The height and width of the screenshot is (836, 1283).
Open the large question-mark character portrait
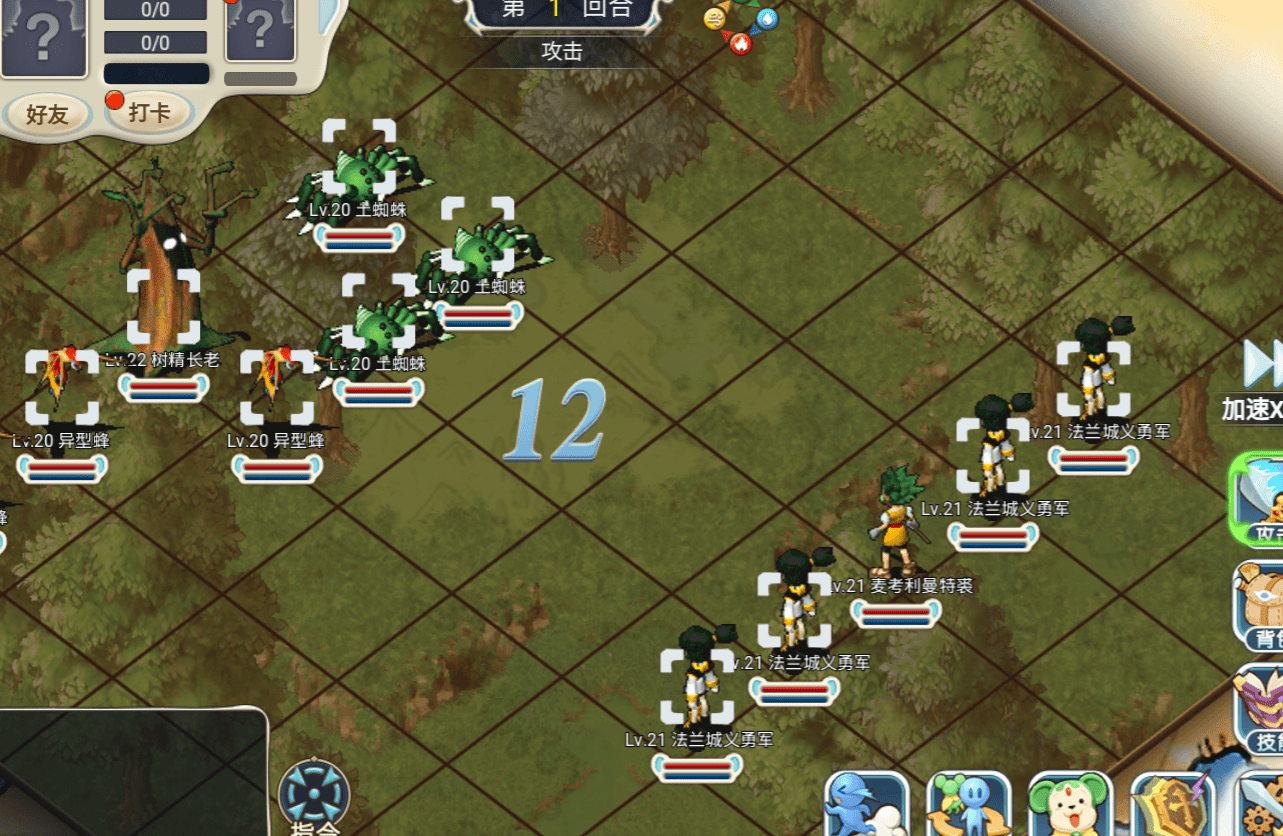pyautogui.click(x=43, y=35)
